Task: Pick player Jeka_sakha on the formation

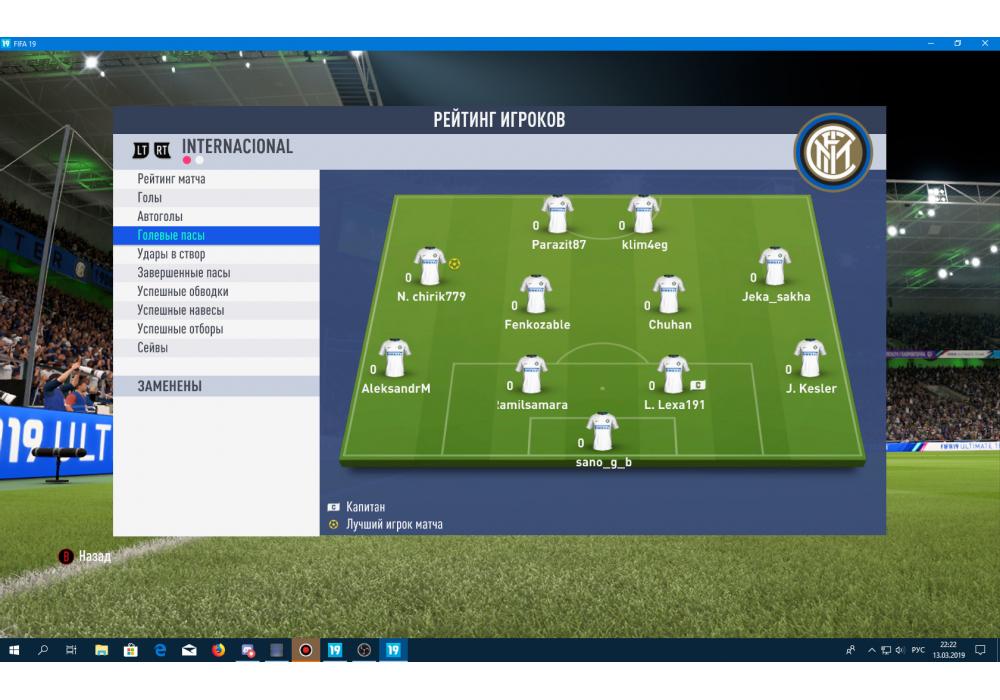Action: tap(775, 267)
